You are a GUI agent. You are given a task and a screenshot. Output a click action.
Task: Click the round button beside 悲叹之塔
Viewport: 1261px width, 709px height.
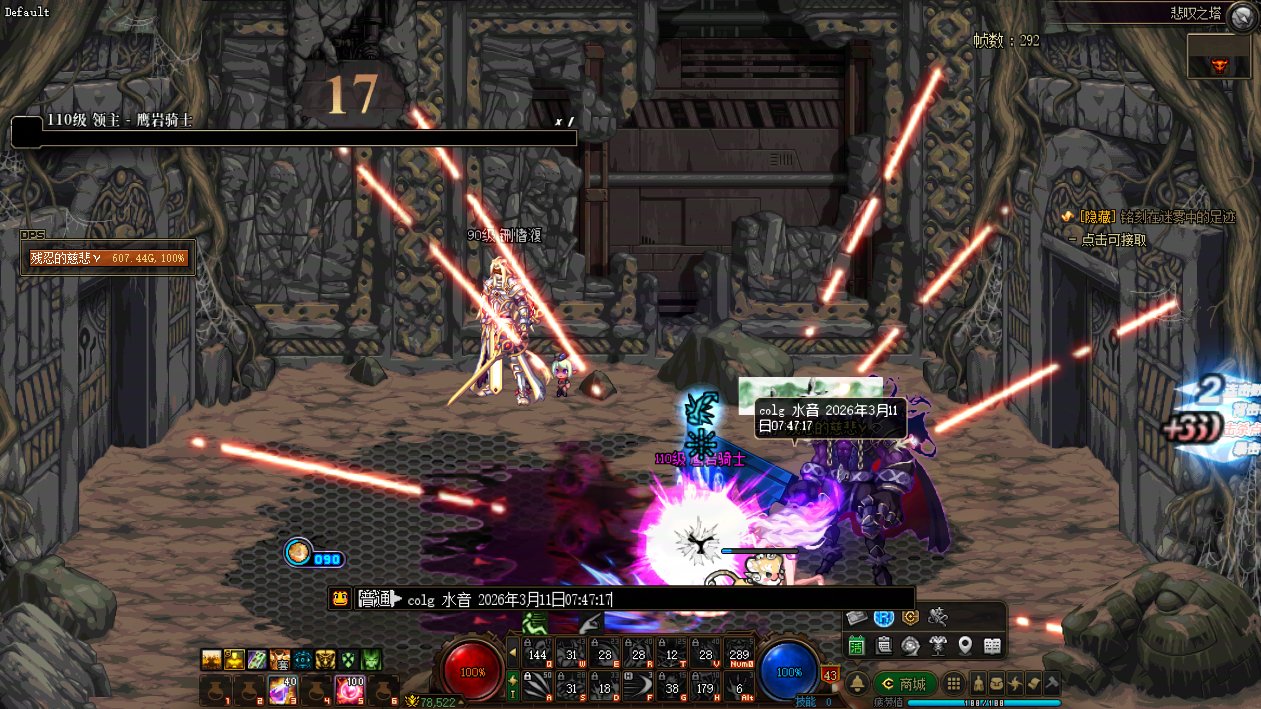click(x=1241, y=15)
